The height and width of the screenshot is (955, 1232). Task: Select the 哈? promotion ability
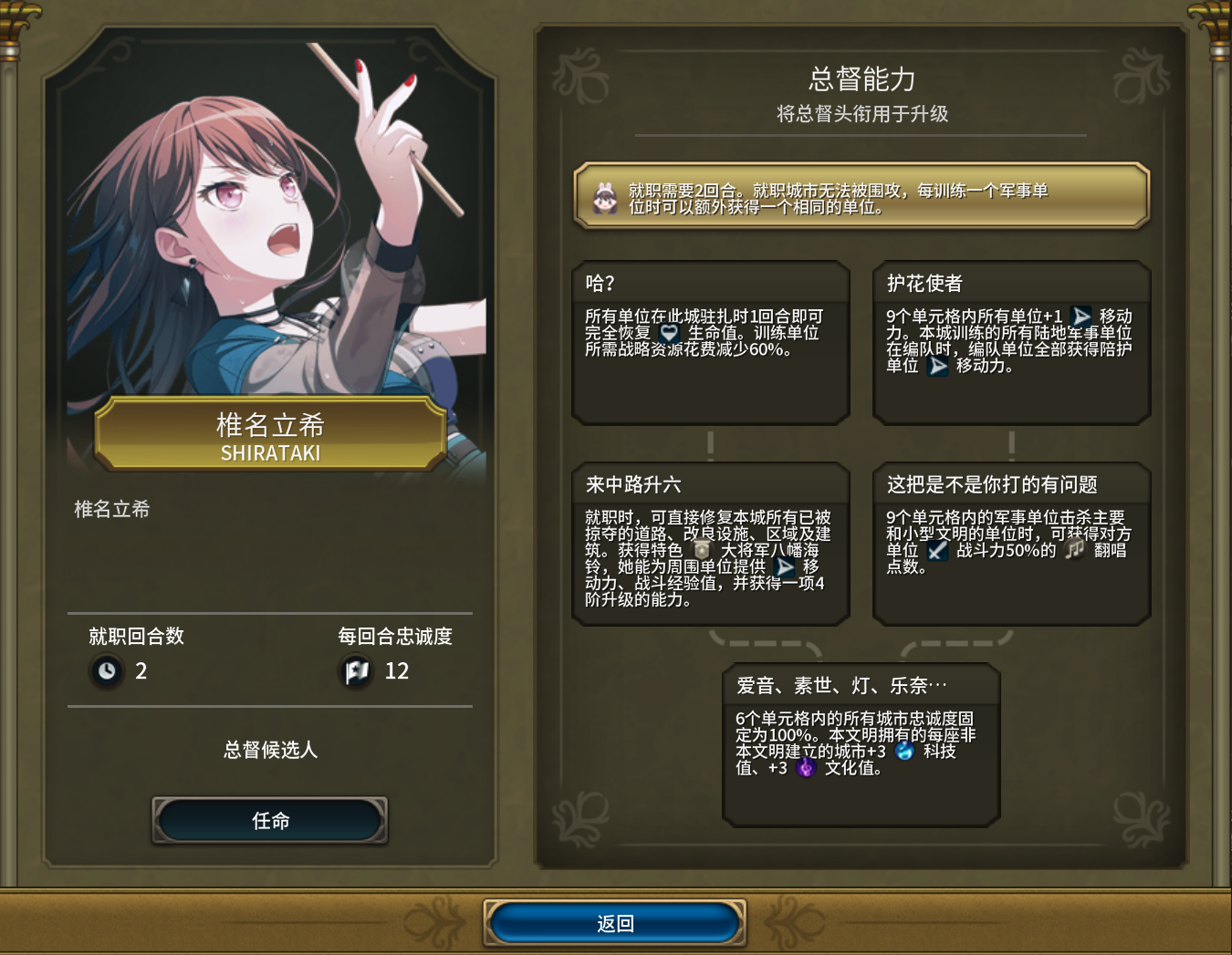click(711, 343)
